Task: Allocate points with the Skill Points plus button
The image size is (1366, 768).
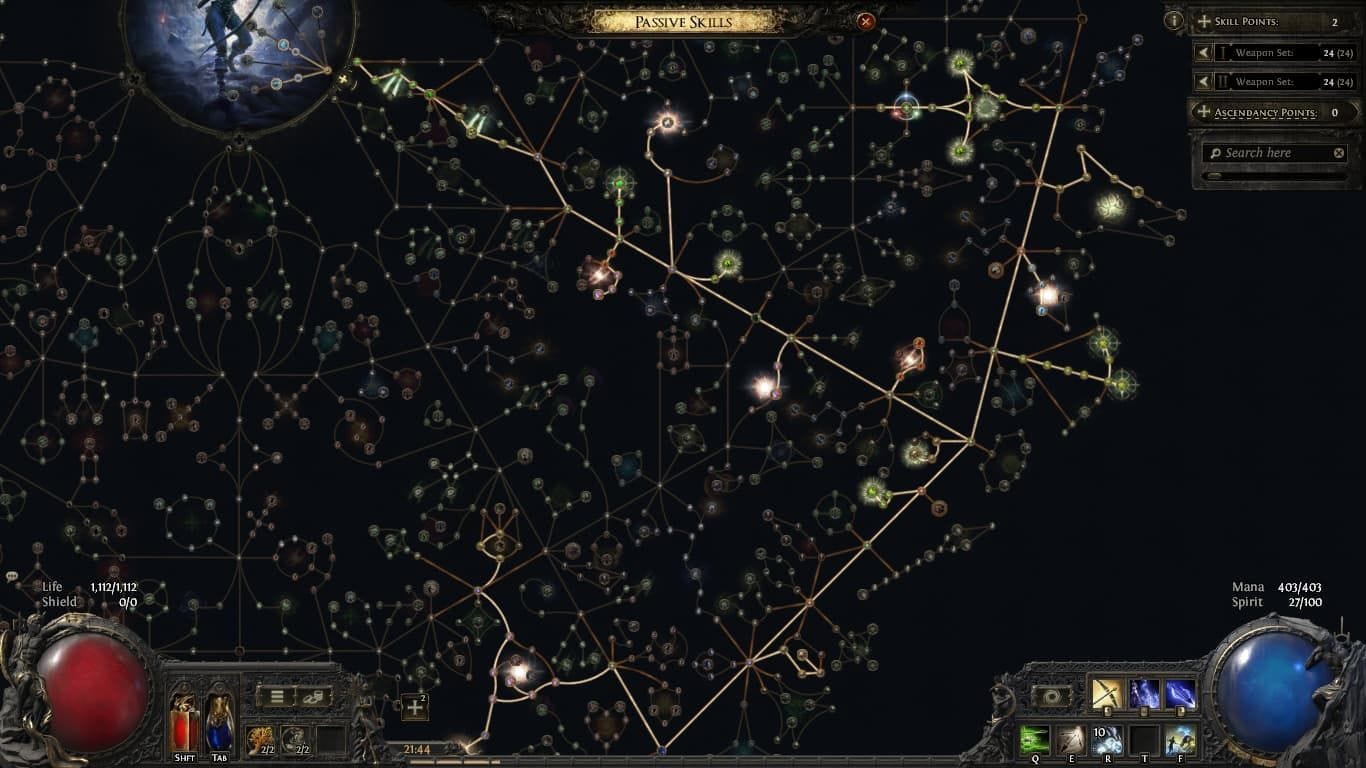Action: [x=1203, y=21]
